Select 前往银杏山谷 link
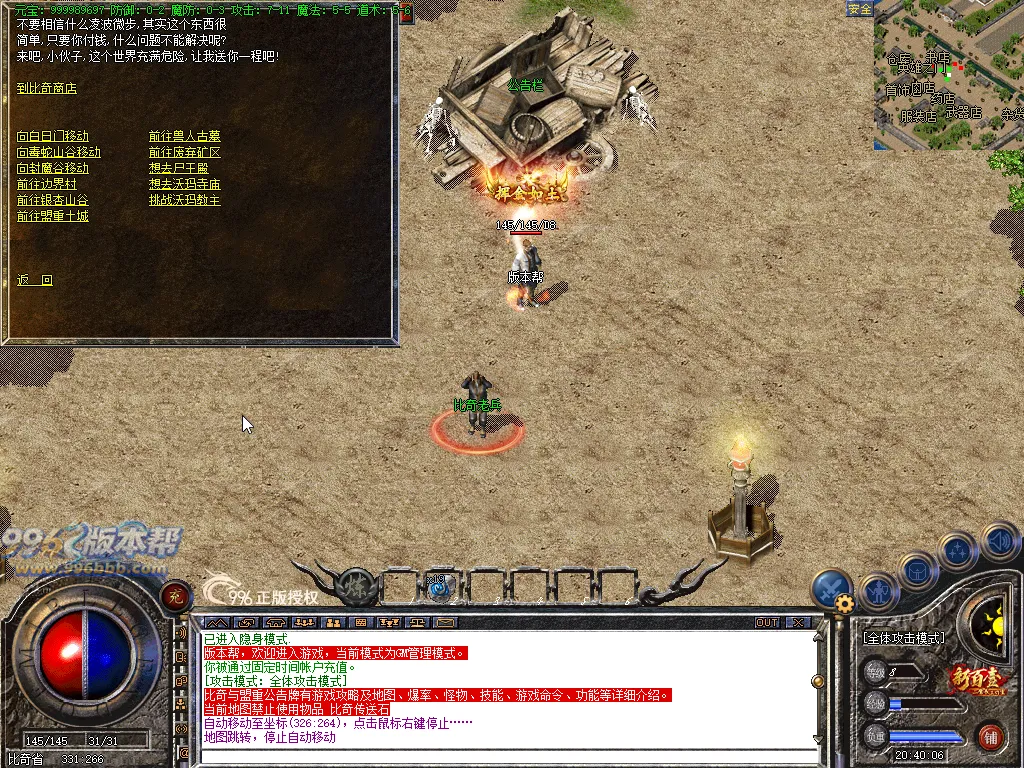This screenshot has width=1024, height=768. click(x=53, y=200)
